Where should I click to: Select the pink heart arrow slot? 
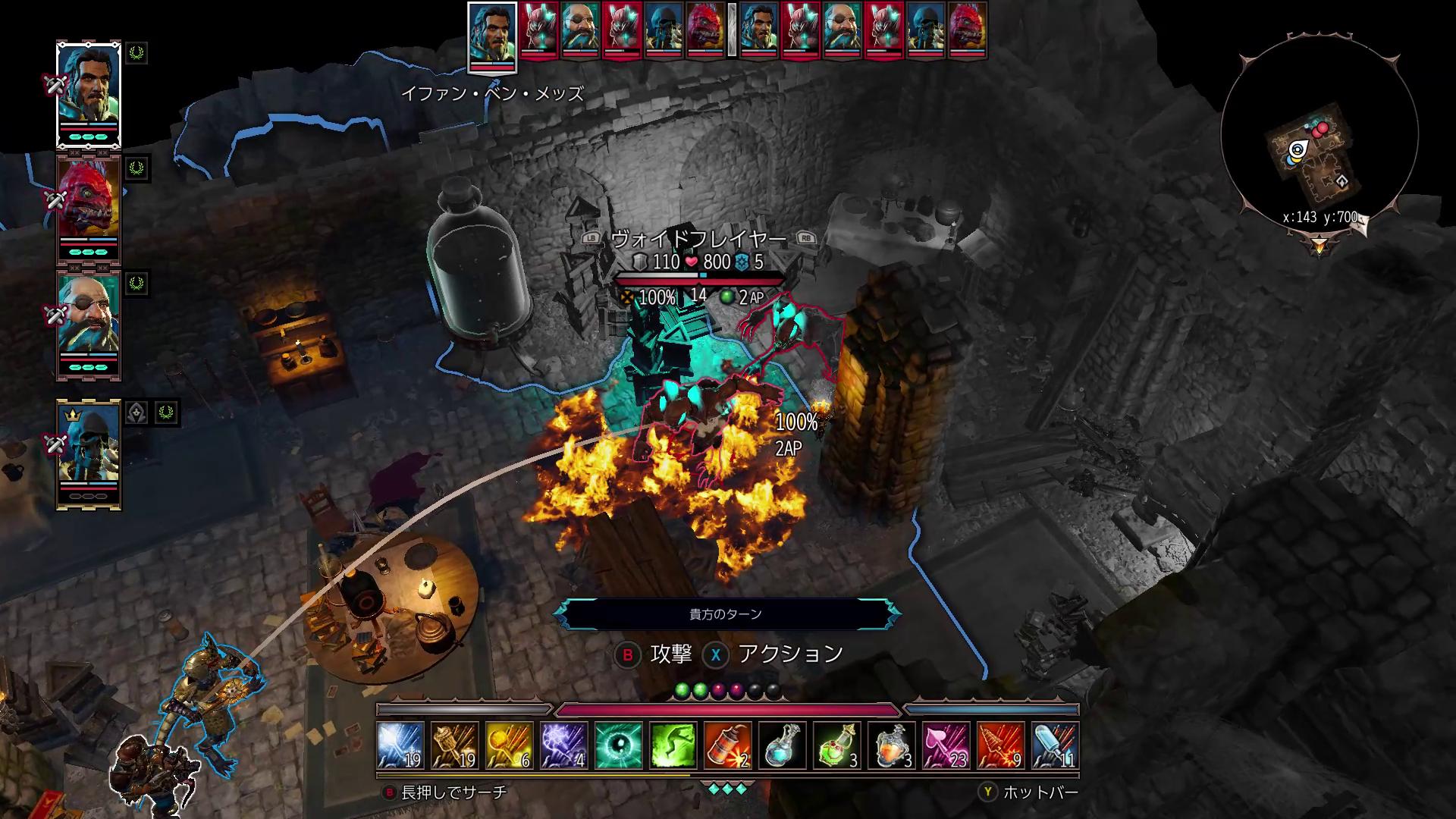point(946,745)
